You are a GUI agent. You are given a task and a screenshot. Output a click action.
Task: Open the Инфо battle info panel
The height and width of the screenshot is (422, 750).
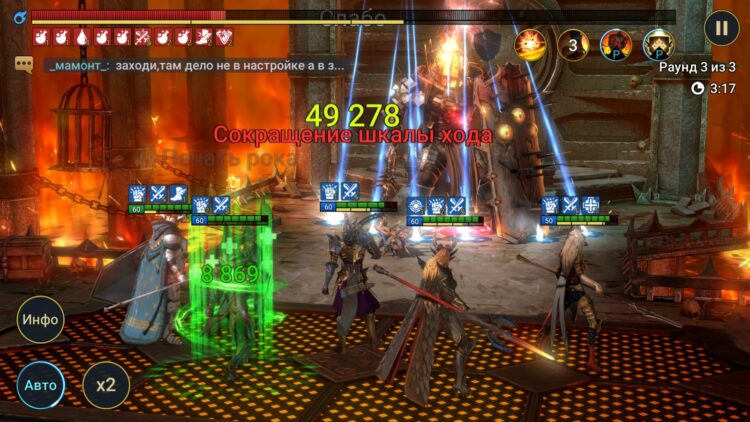pos(41,320)
